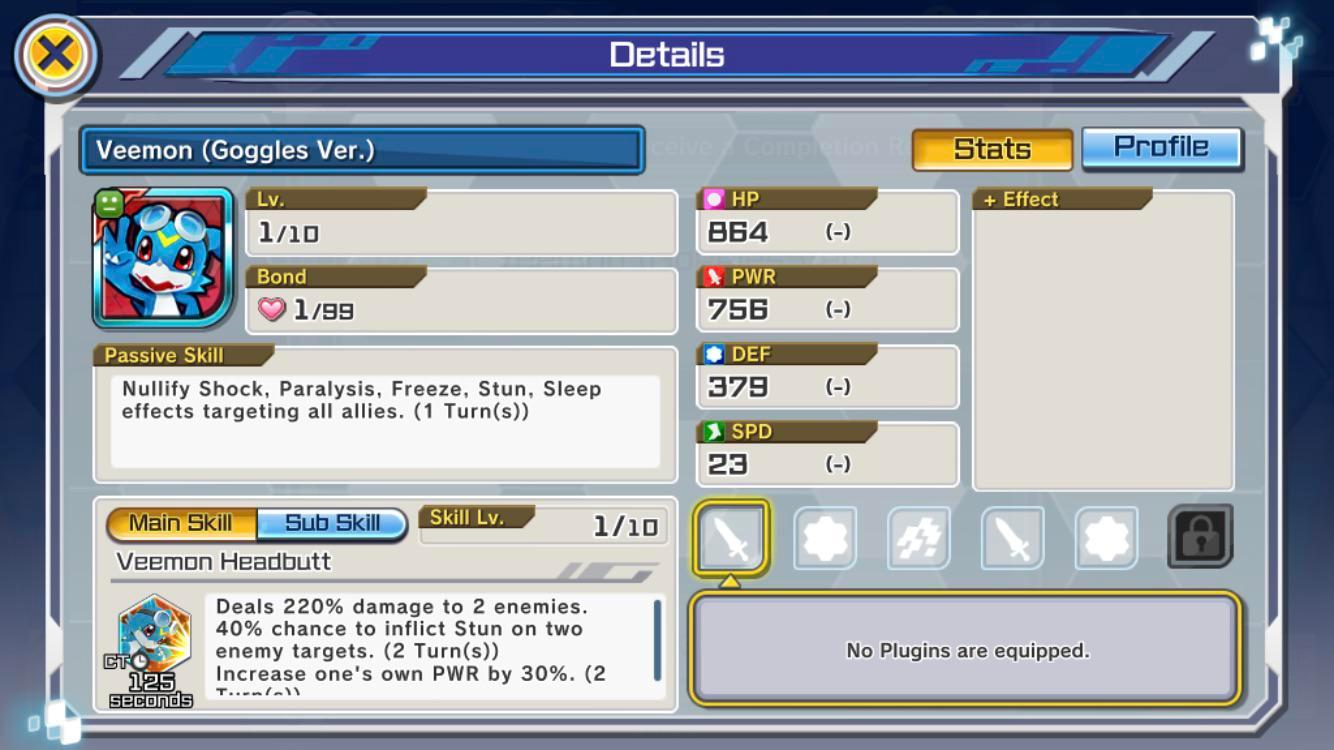
Task: Click the skill description scrollbar
Action: (x=657, y=640)
